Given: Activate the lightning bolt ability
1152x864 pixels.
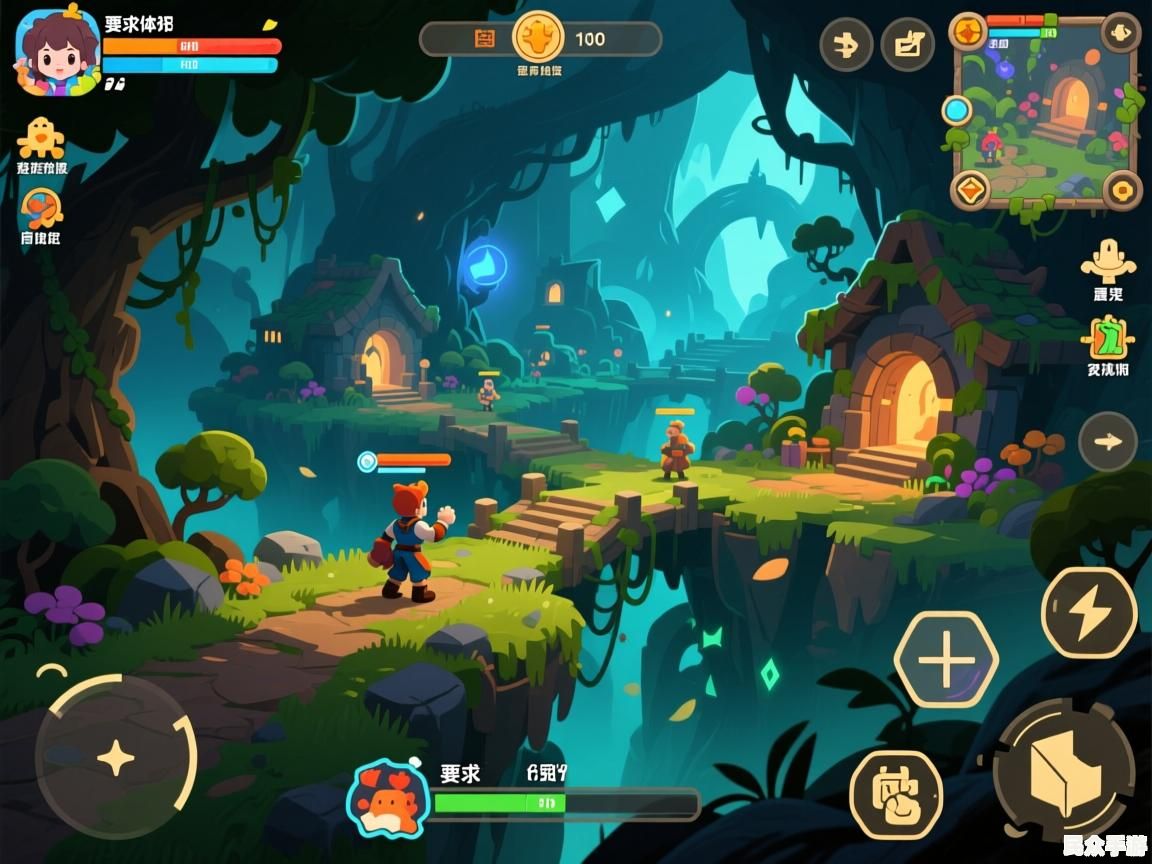Looking at the screenshot, I should pos(1089,613).
